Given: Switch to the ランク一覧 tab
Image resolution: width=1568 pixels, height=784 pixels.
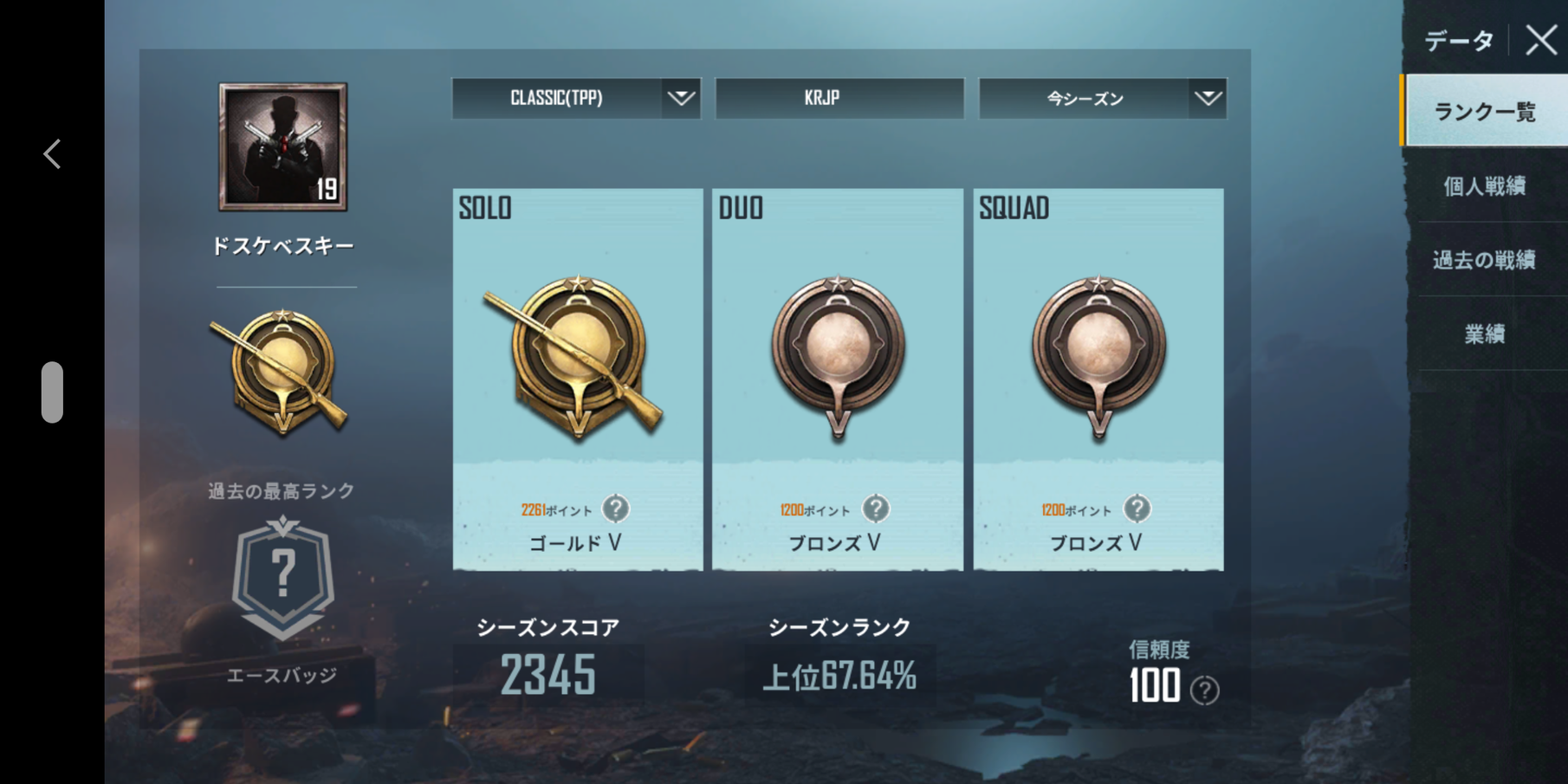Looking at the screenshot, I should [1485, 112].
